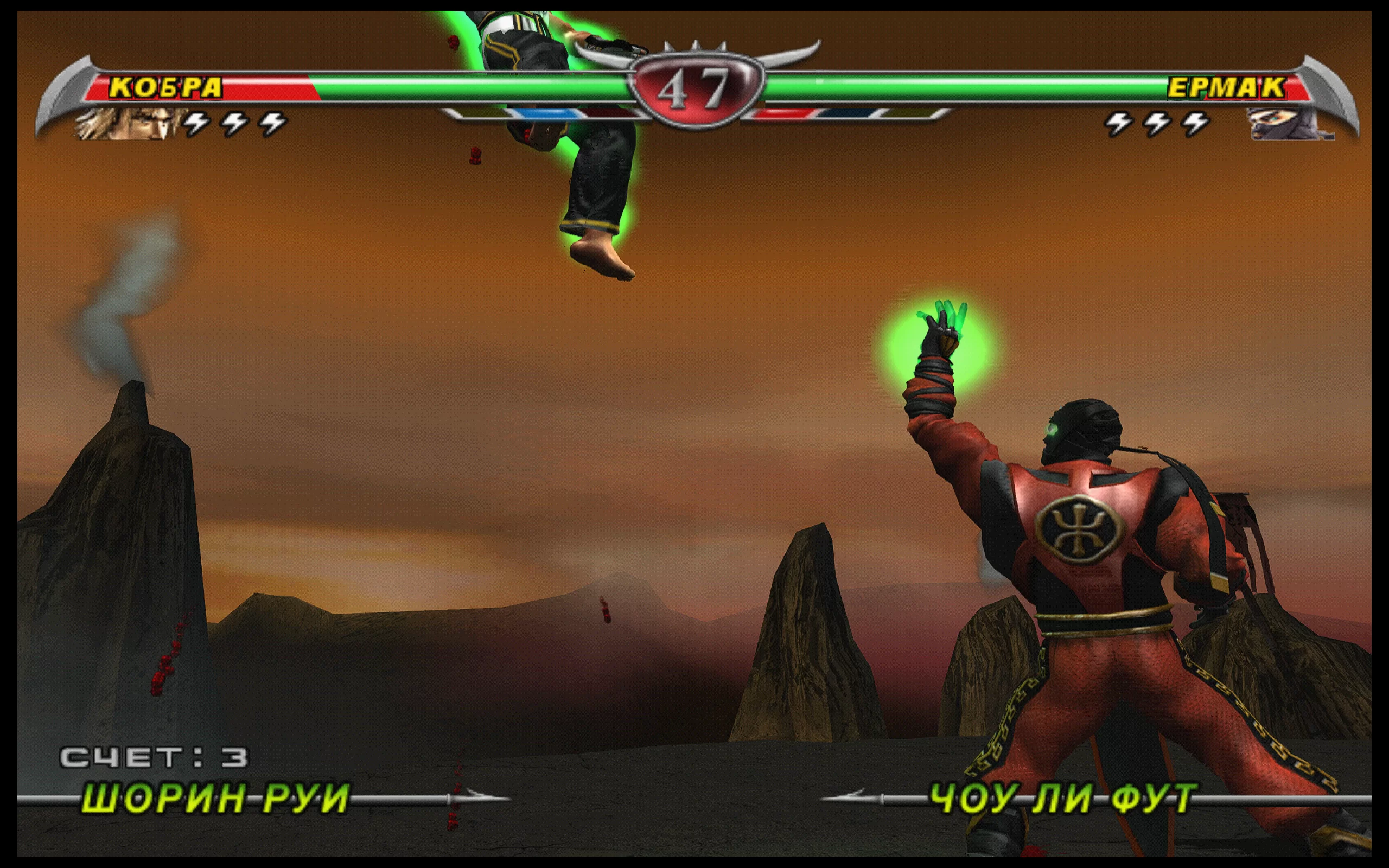The height and width of the screenshot is (868, 1389).
Task: Select the ШОРИН РУИ fighting style label
Action: (216, 797)
